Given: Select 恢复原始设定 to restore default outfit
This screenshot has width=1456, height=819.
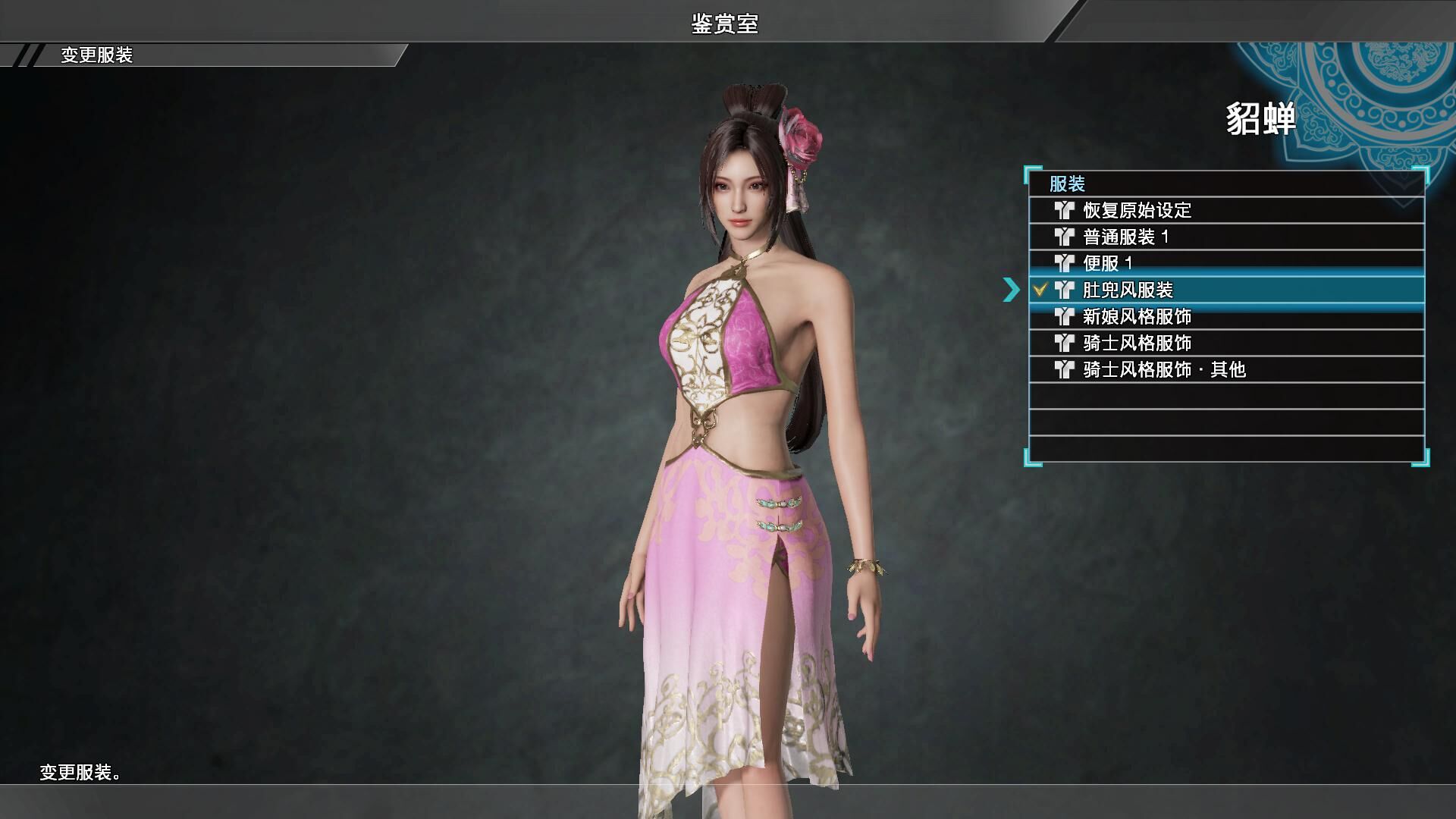Looking at the screenshot, I should click(x=1137, y=210).
